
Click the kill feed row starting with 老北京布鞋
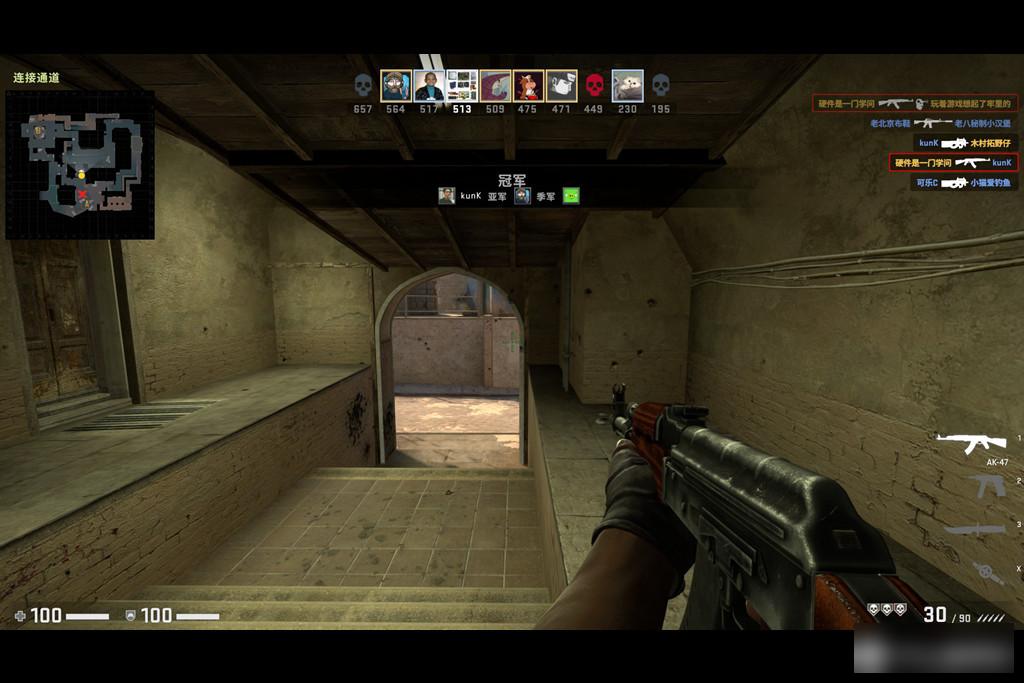tap(938, 123)
